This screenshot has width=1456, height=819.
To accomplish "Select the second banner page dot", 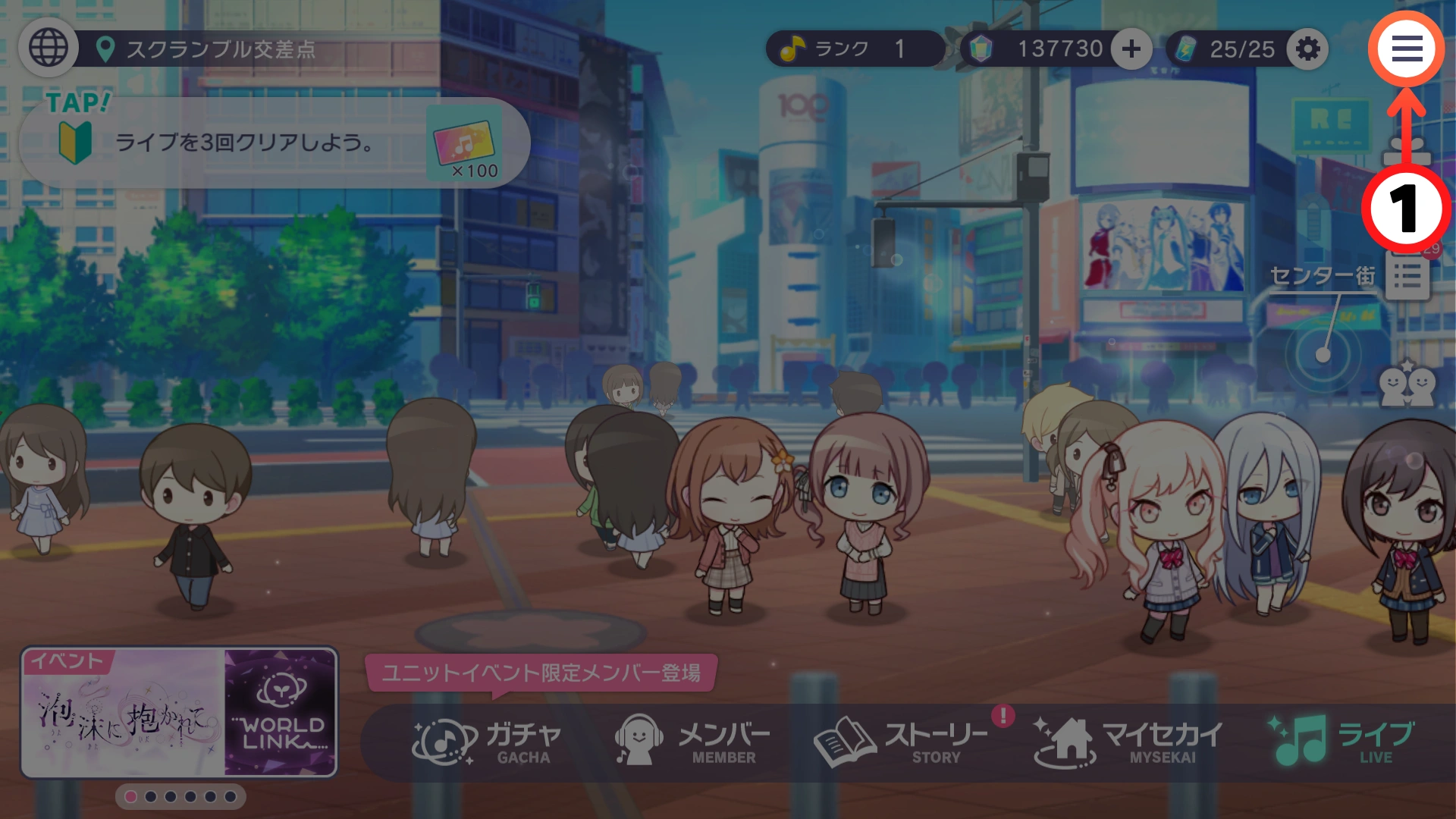I will click(151, 797).
